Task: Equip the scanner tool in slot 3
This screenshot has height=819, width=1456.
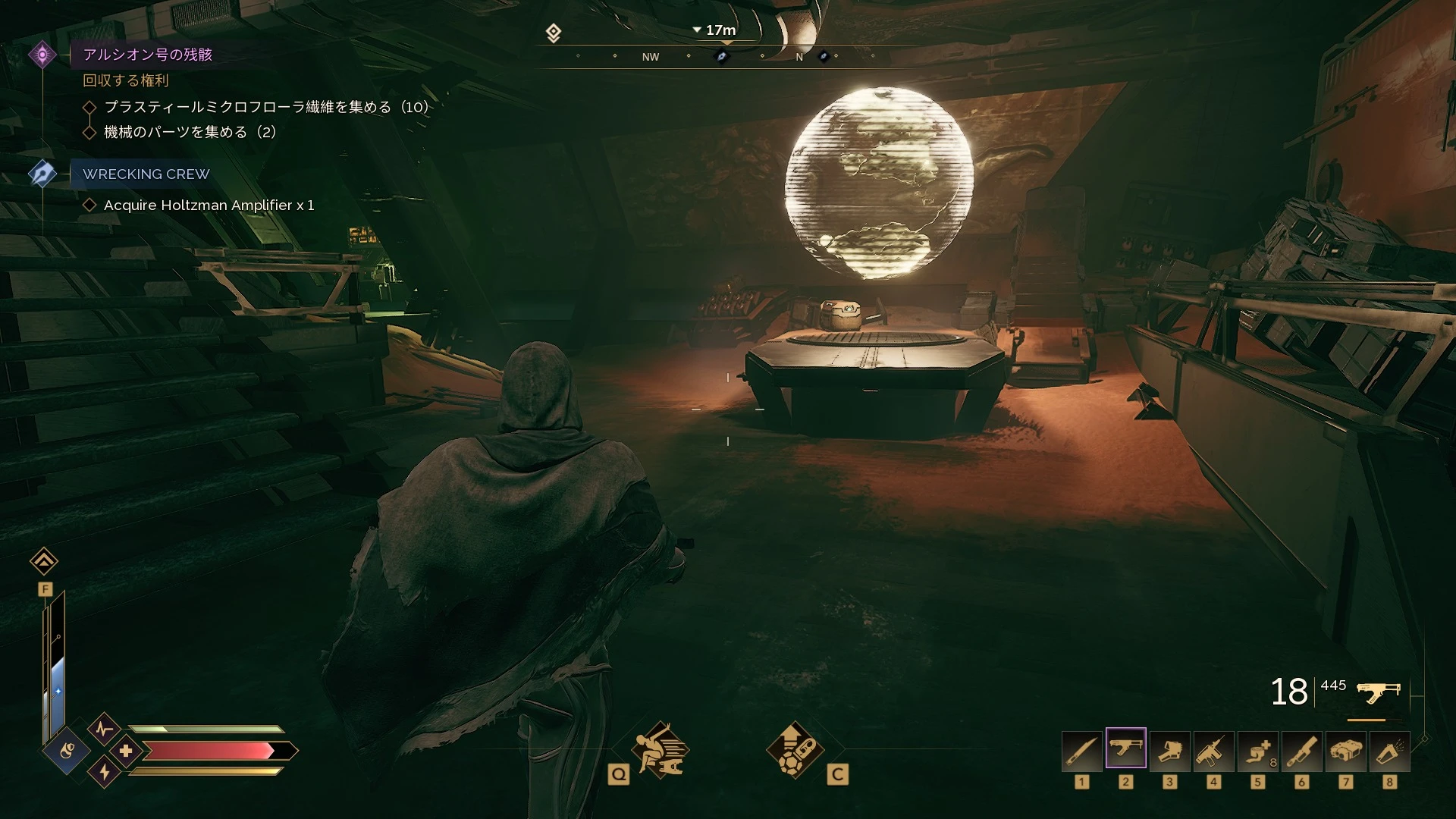Action: 1170,751
